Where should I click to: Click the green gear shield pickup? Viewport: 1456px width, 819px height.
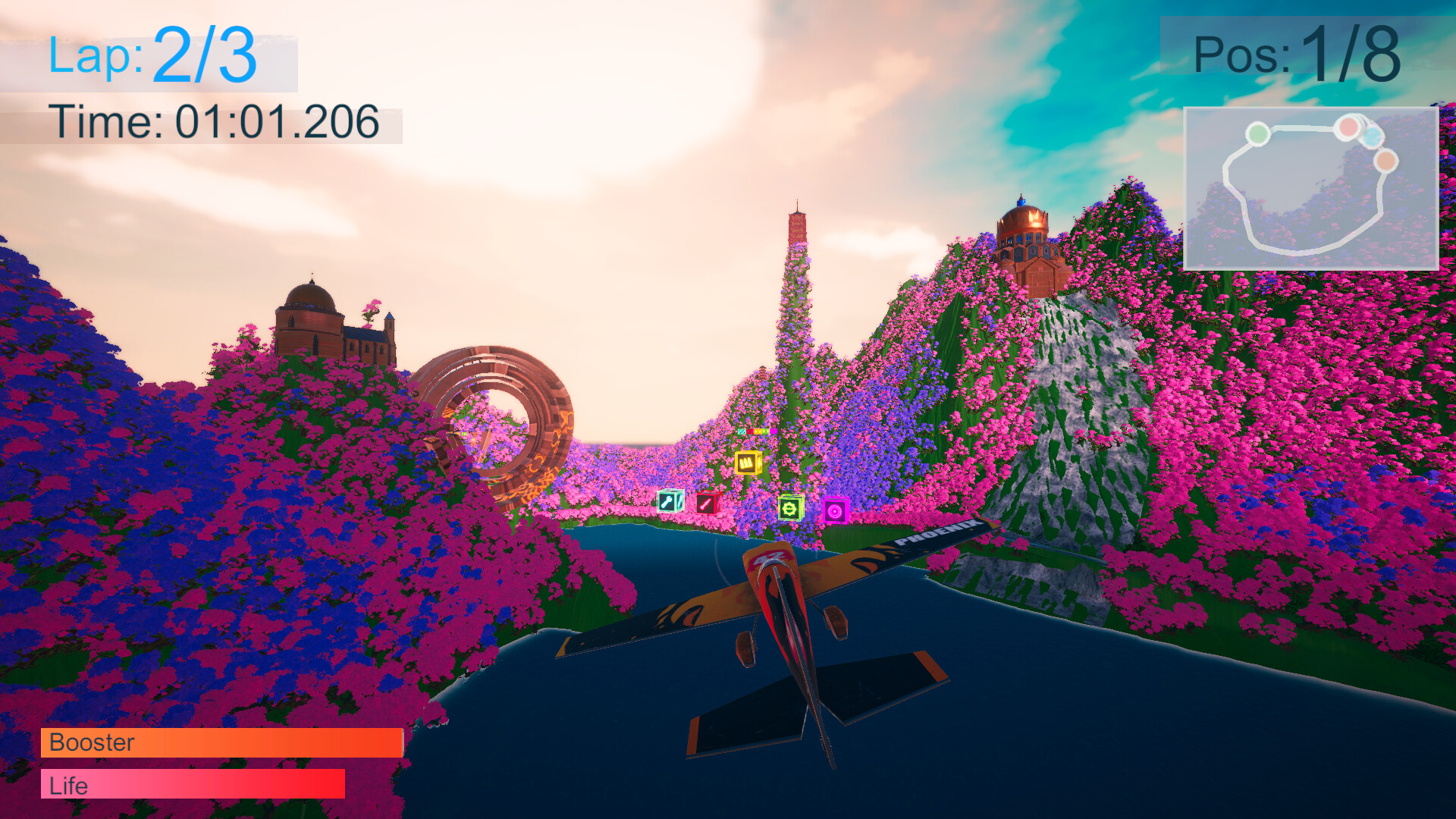point(791,509)
